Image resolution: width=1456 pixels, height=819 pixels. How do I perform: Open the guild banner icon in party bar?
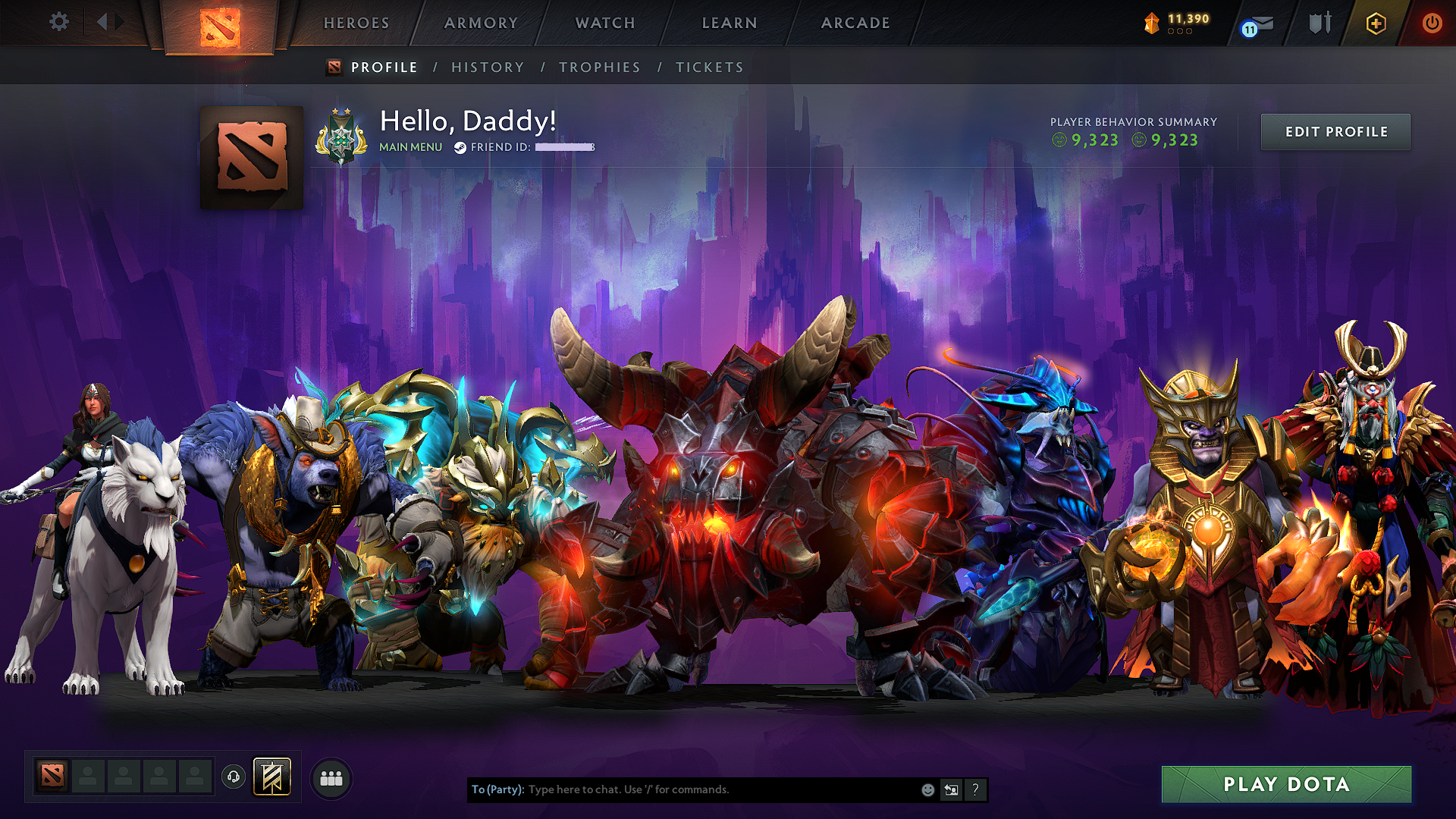click(273, 777)
